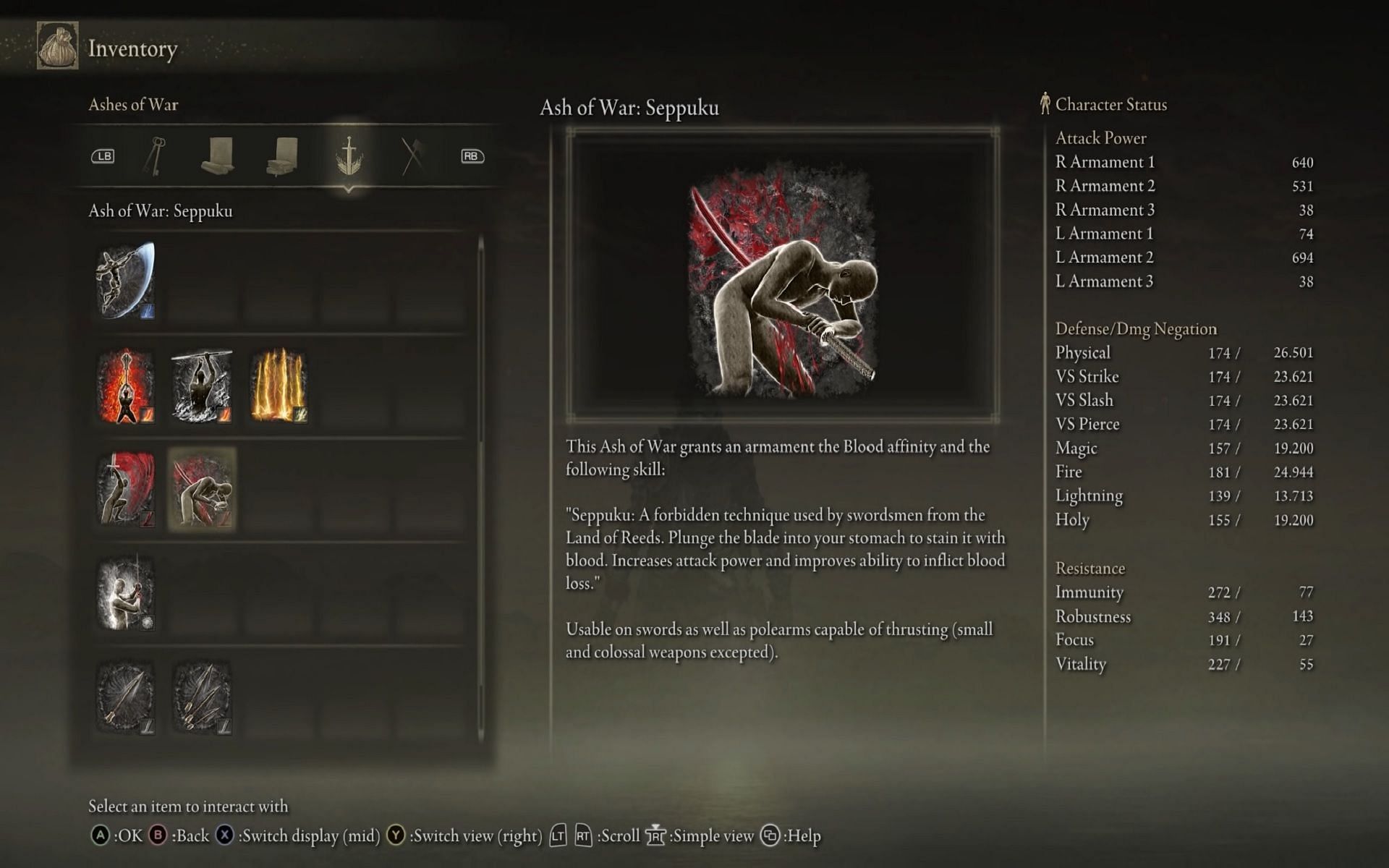Viewport: 1389px width, 868px height.
Task: Select the Ashes of War sword tab
Action: point(349,156)
